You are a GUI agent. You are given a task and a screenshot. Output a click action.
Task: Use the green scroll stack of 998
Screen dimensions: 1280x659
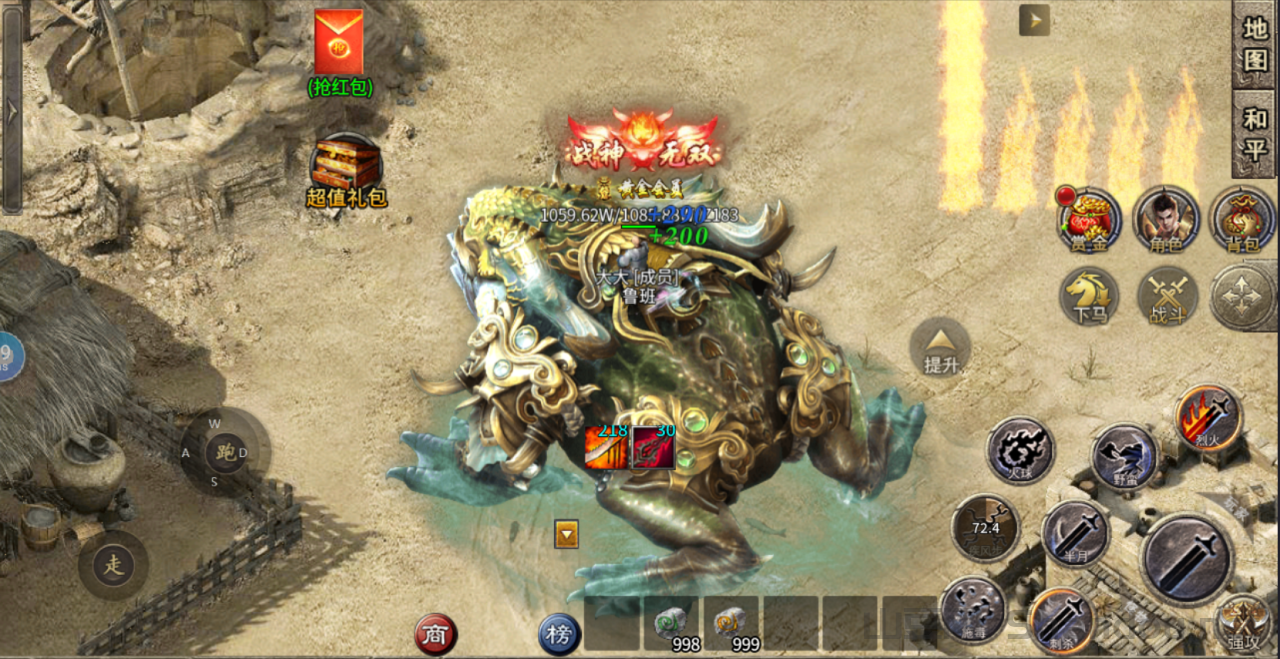[671, 625]
